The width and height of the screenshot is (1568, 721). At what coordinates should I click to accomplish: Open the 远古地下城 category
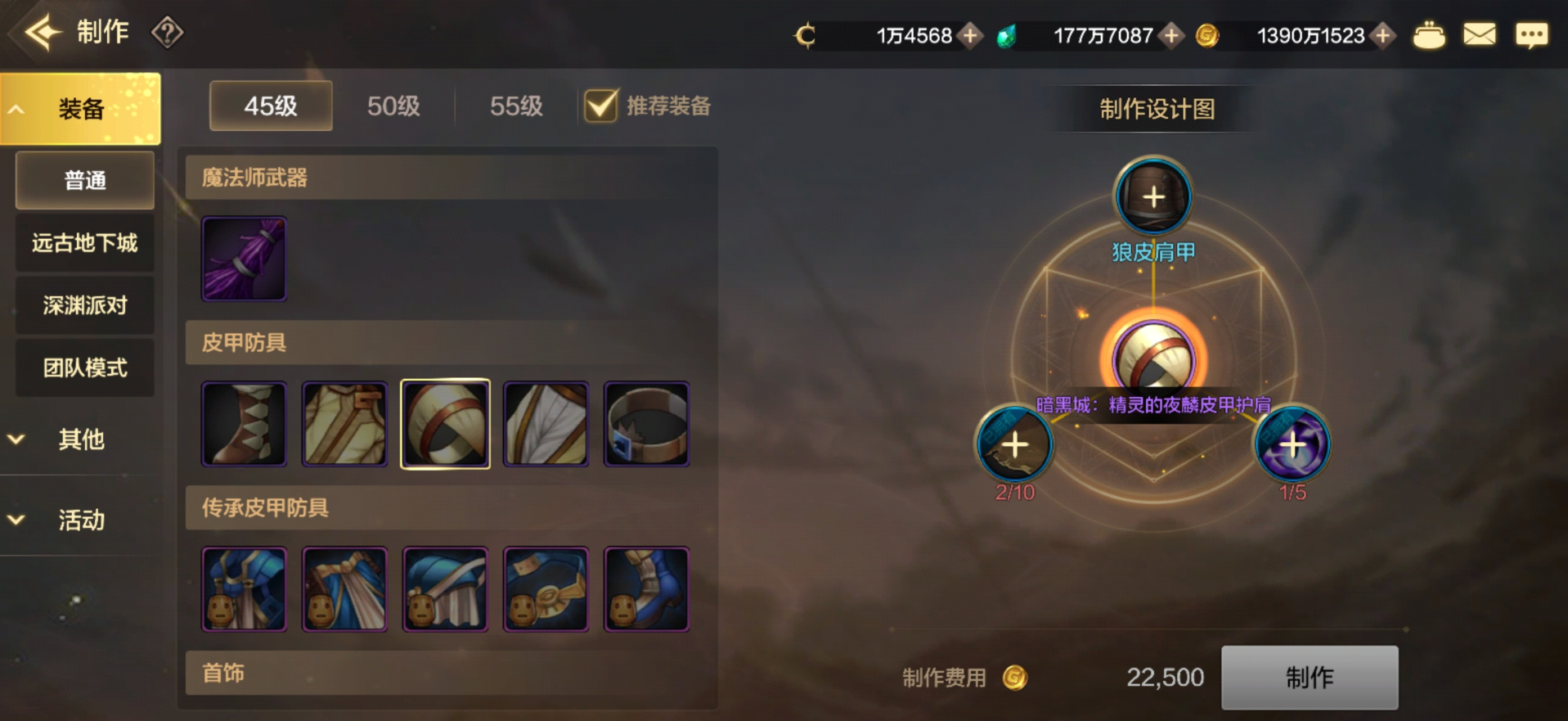tap(85, 243)
